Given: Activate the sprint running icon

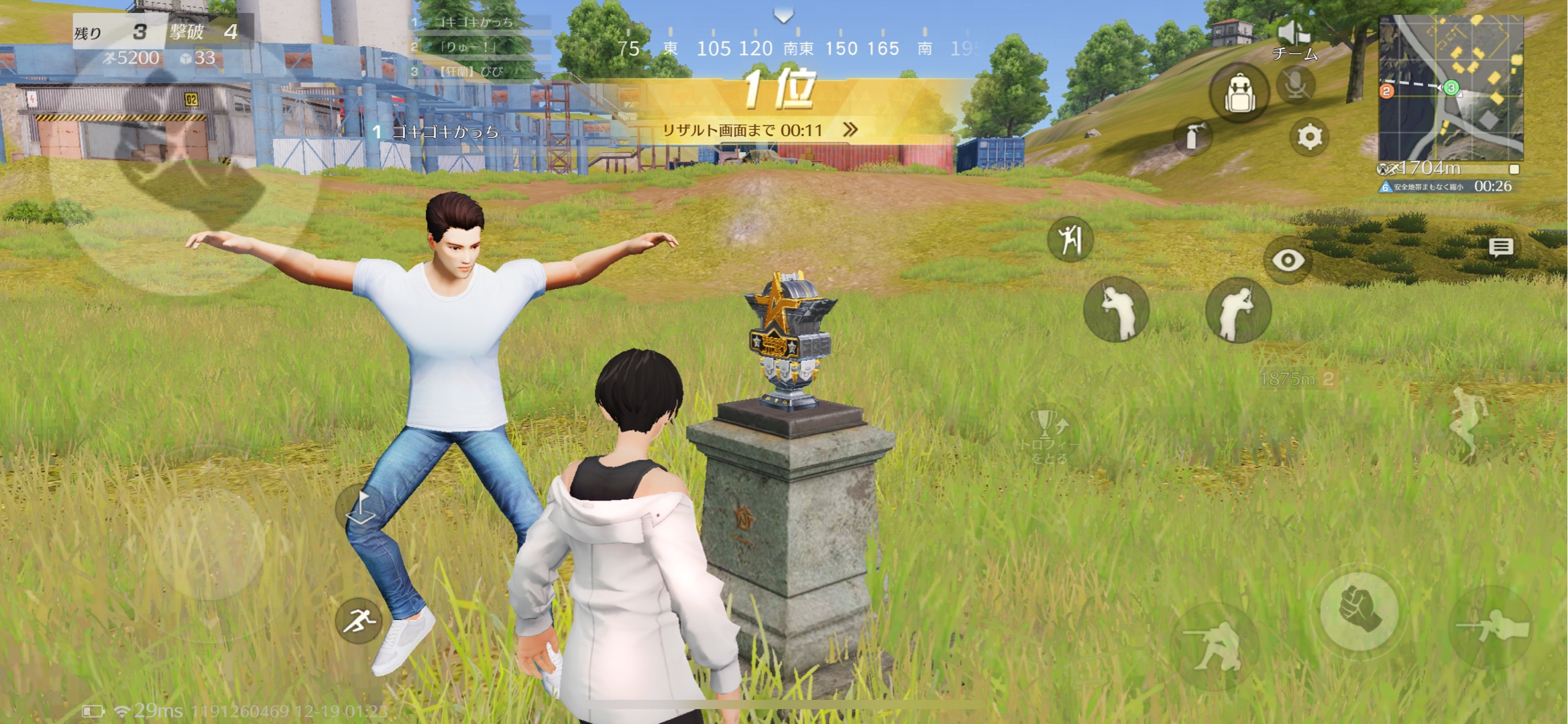Looking at the screenshot, I should pos(359,621).
